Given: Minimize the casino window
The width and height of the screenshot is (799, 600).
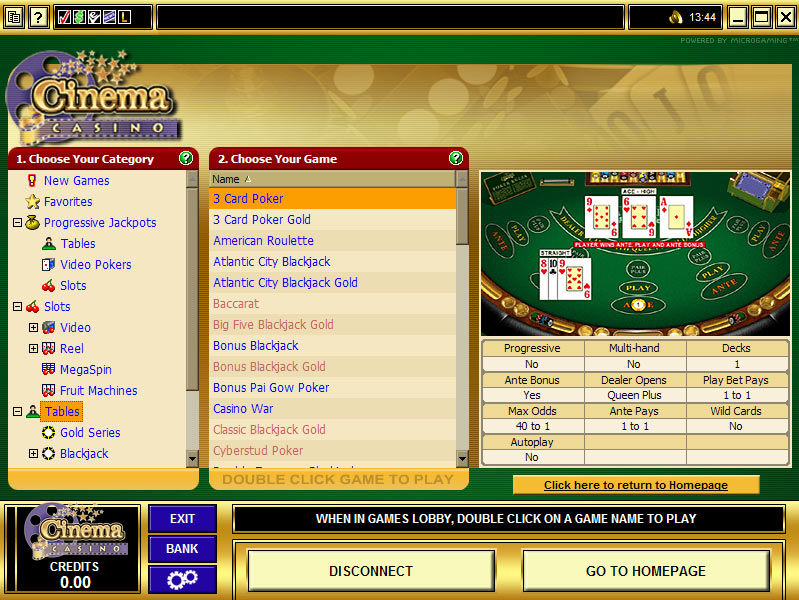Looking at the screenshot, I should coord(738,17).
